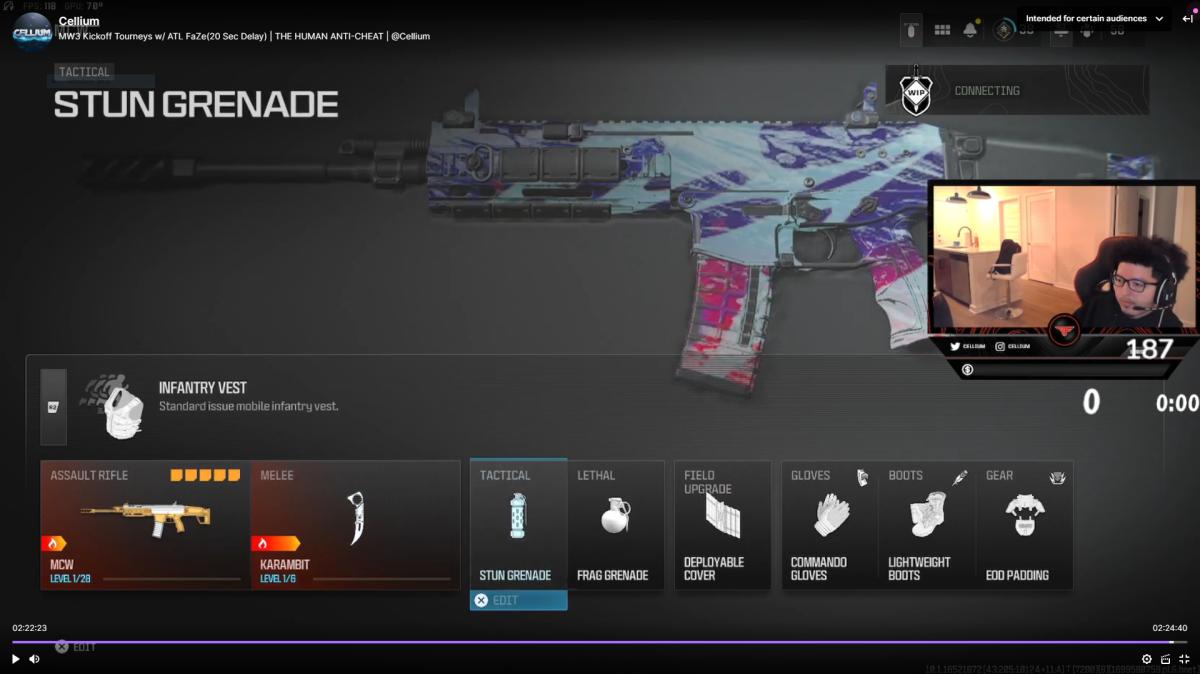Open the grid menu icon

[x=942, y=30]
